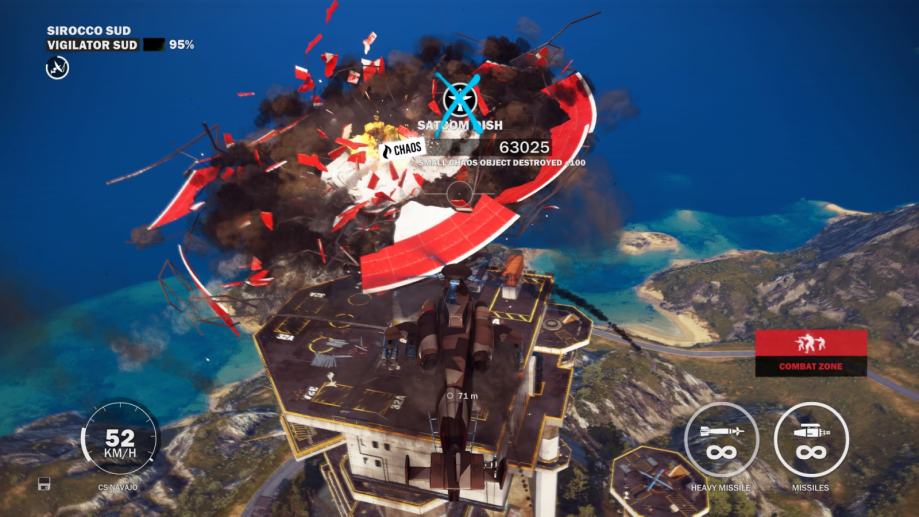Click the Combat Zone alert banner
Viewport: 919px width, 517px height.
[810, 352]
